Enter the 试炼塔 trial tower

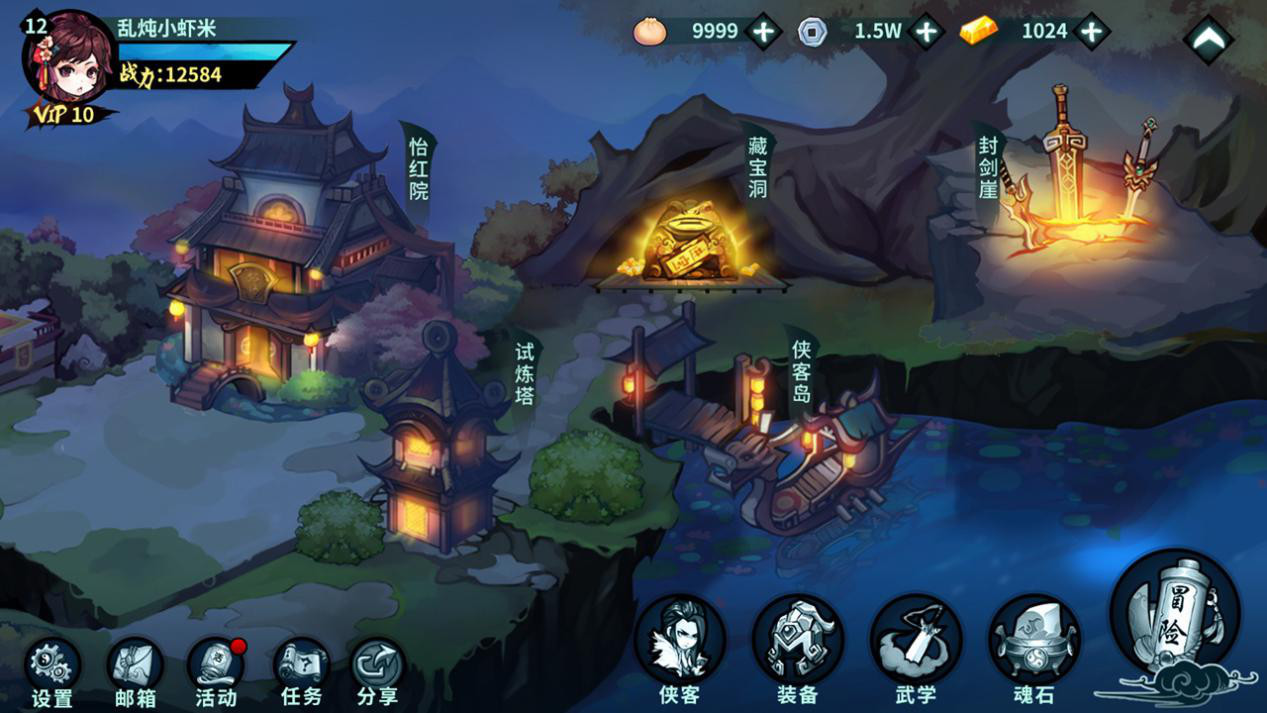click(438, 440)
